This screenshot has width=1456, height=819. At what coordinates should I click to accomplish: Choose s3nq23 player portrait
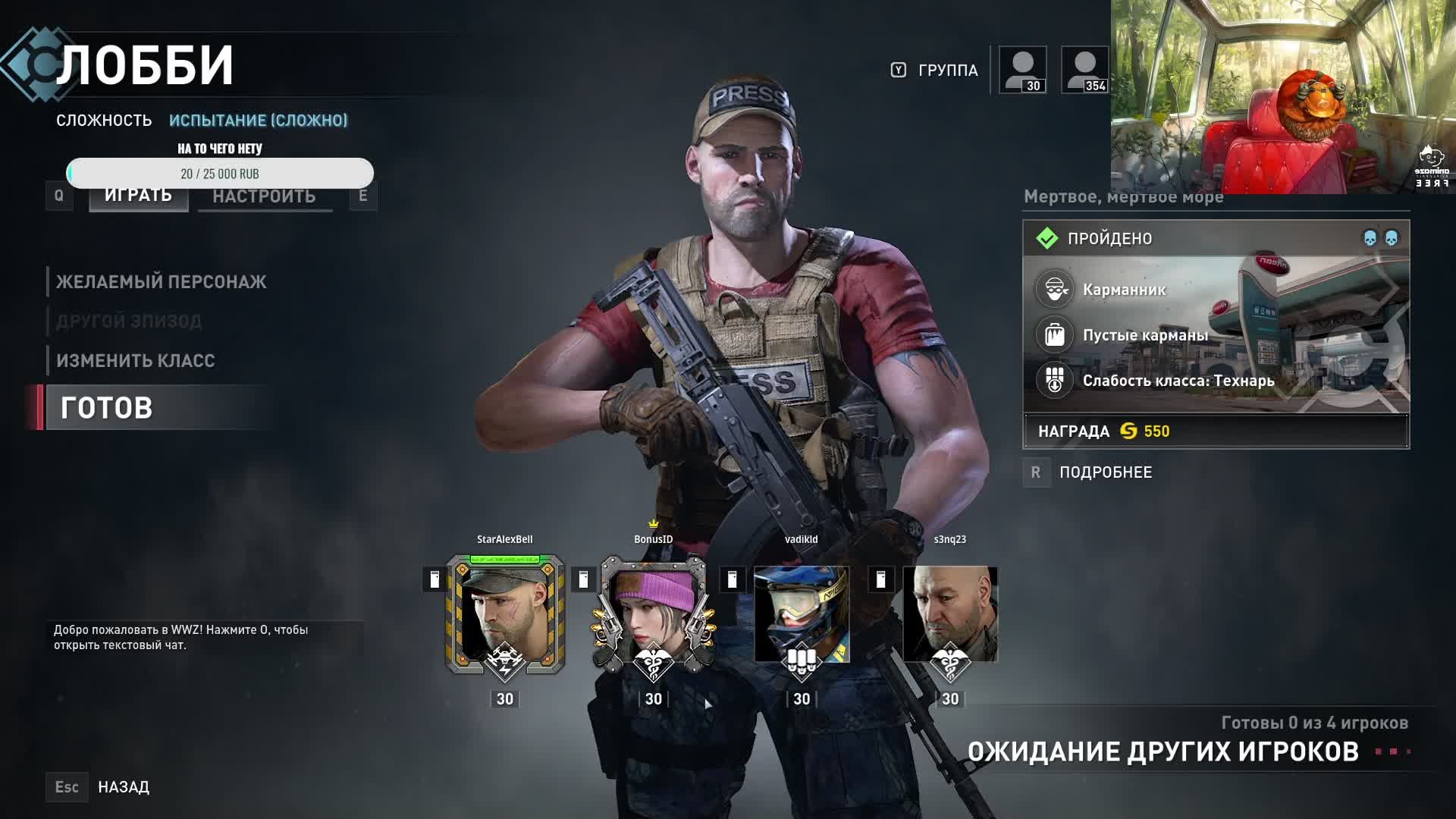[950, 614]
